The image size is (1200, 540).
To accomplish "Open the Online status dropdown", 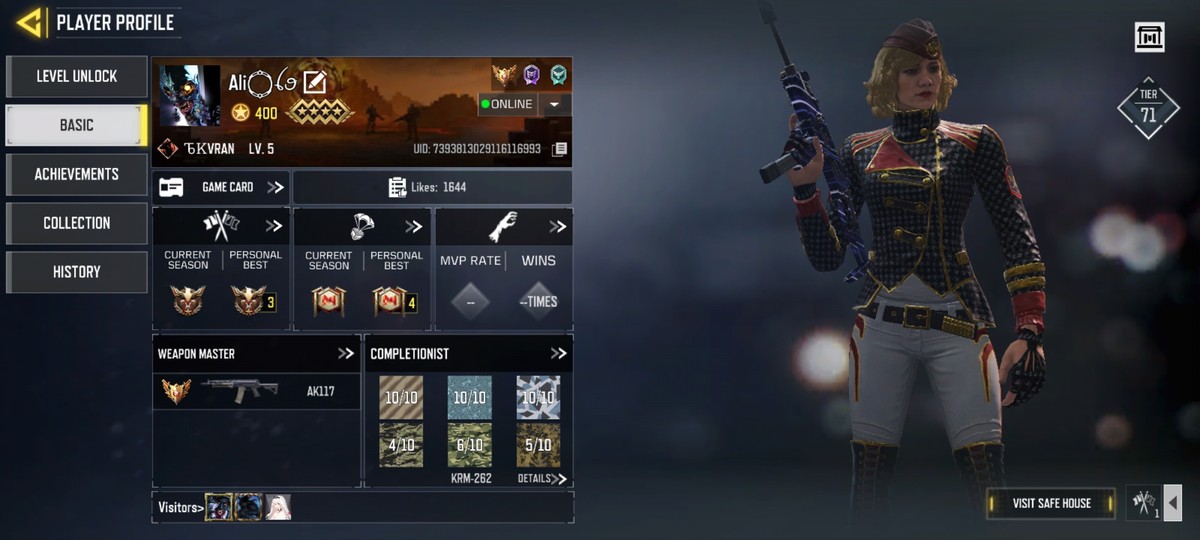I will tap(555, 104).
